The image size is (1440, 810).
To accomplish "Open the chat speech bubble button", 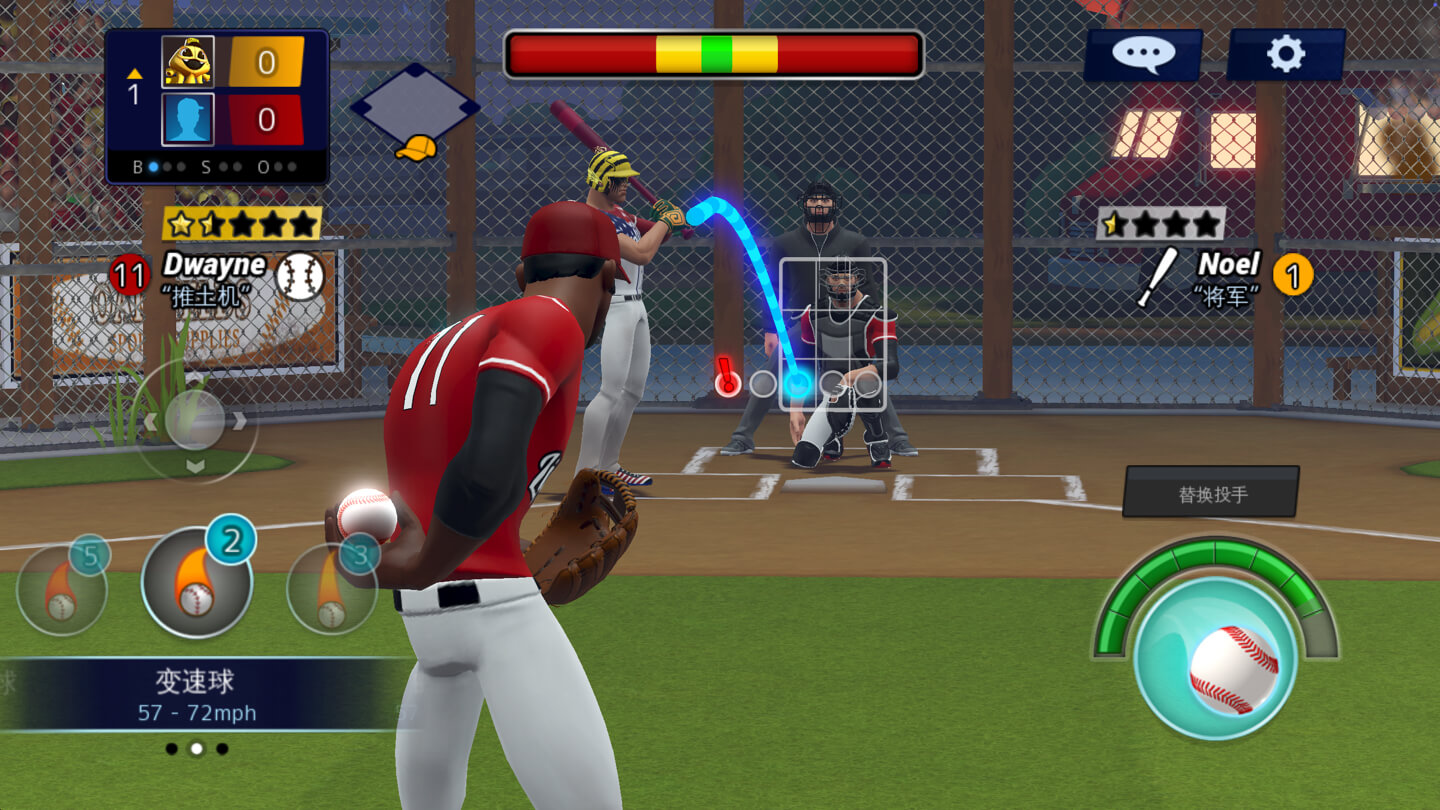I will pos(1143,54).
